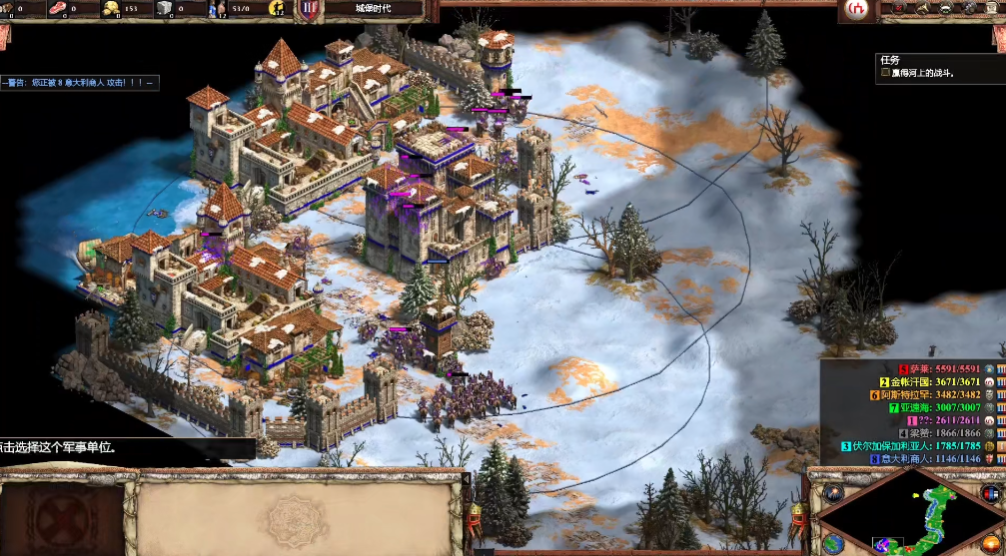Open the main menu scroll icon
This screenshot has width=1006, height=556.
993,9
